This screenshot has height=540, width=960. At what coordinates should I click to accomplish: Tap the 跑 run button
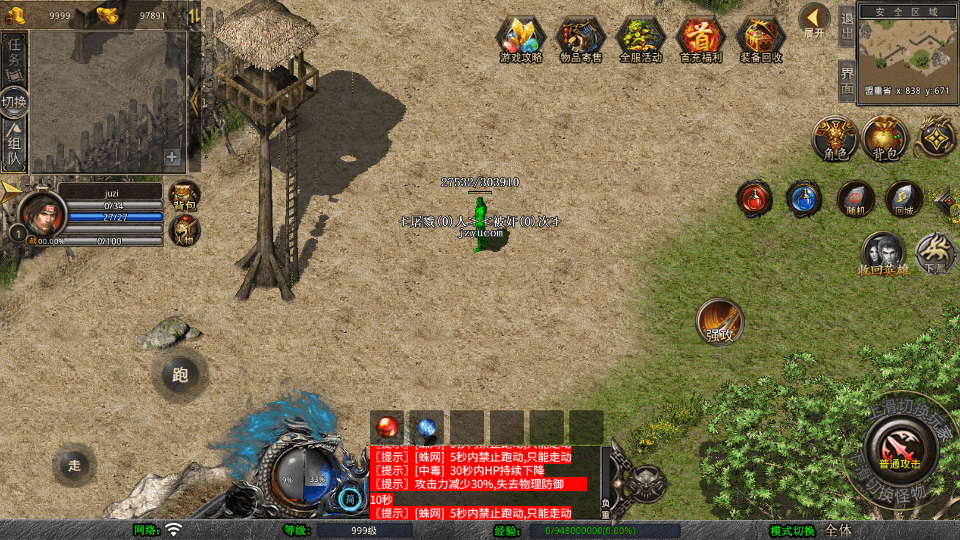180,375
